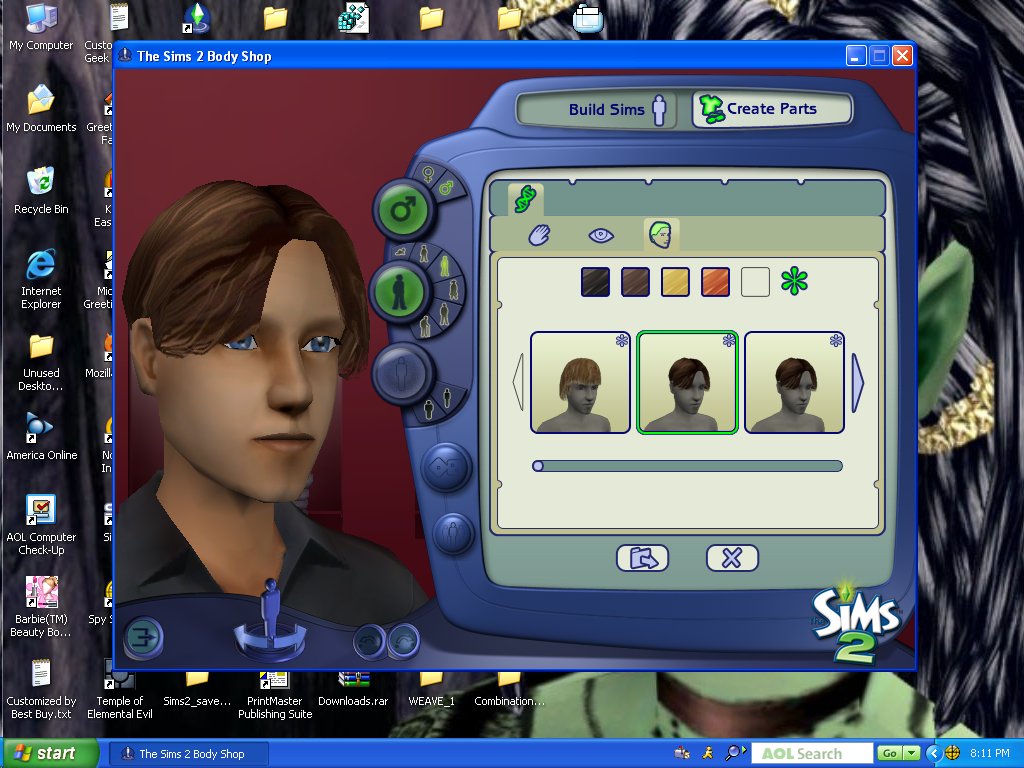The width and height of the screenshot is (1024, 768).
Task: Open the Windows Start menu
Action: (50, 753)
